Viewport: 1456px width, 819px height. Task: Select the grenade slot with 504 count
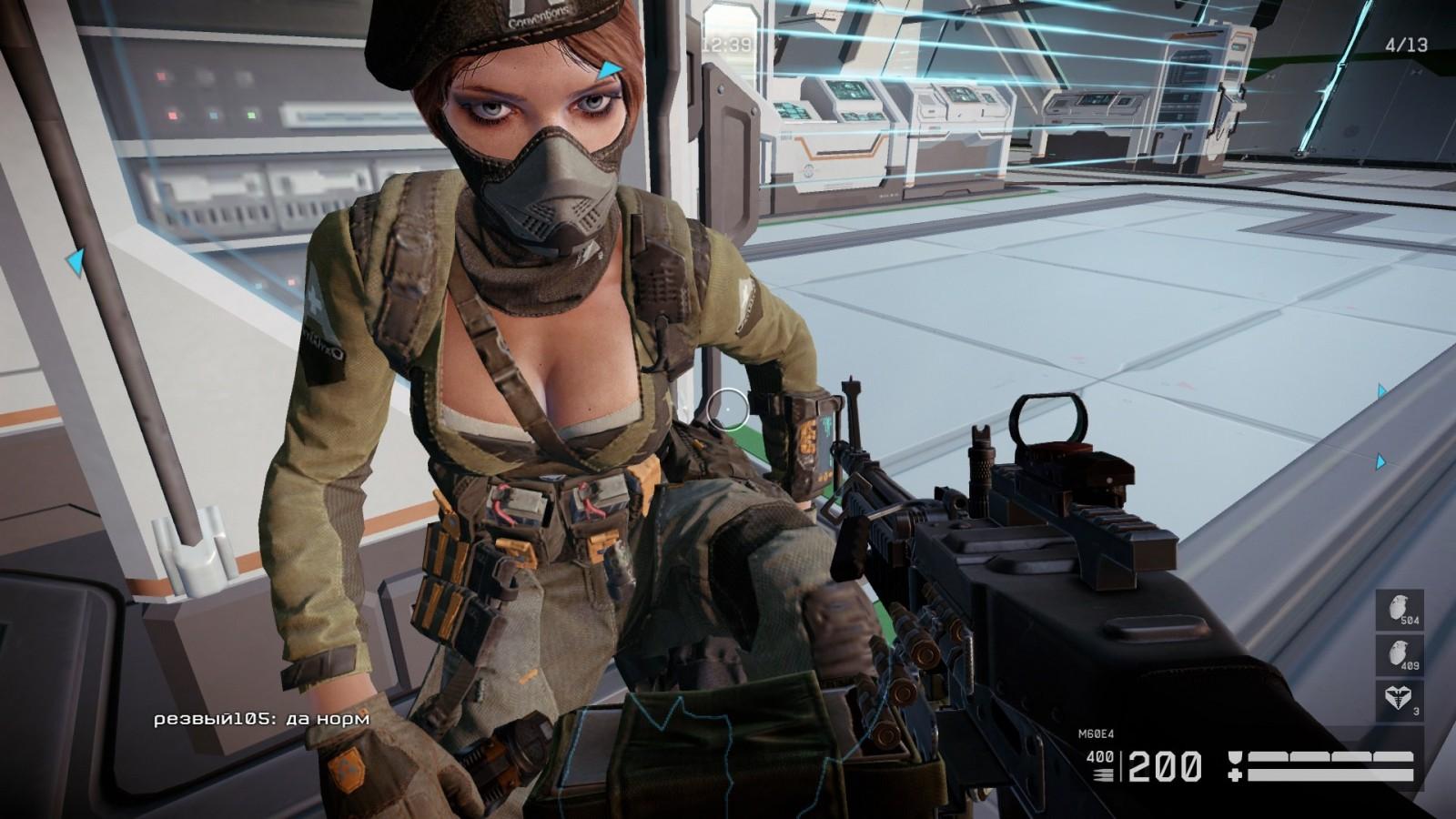click(1400, 611)
